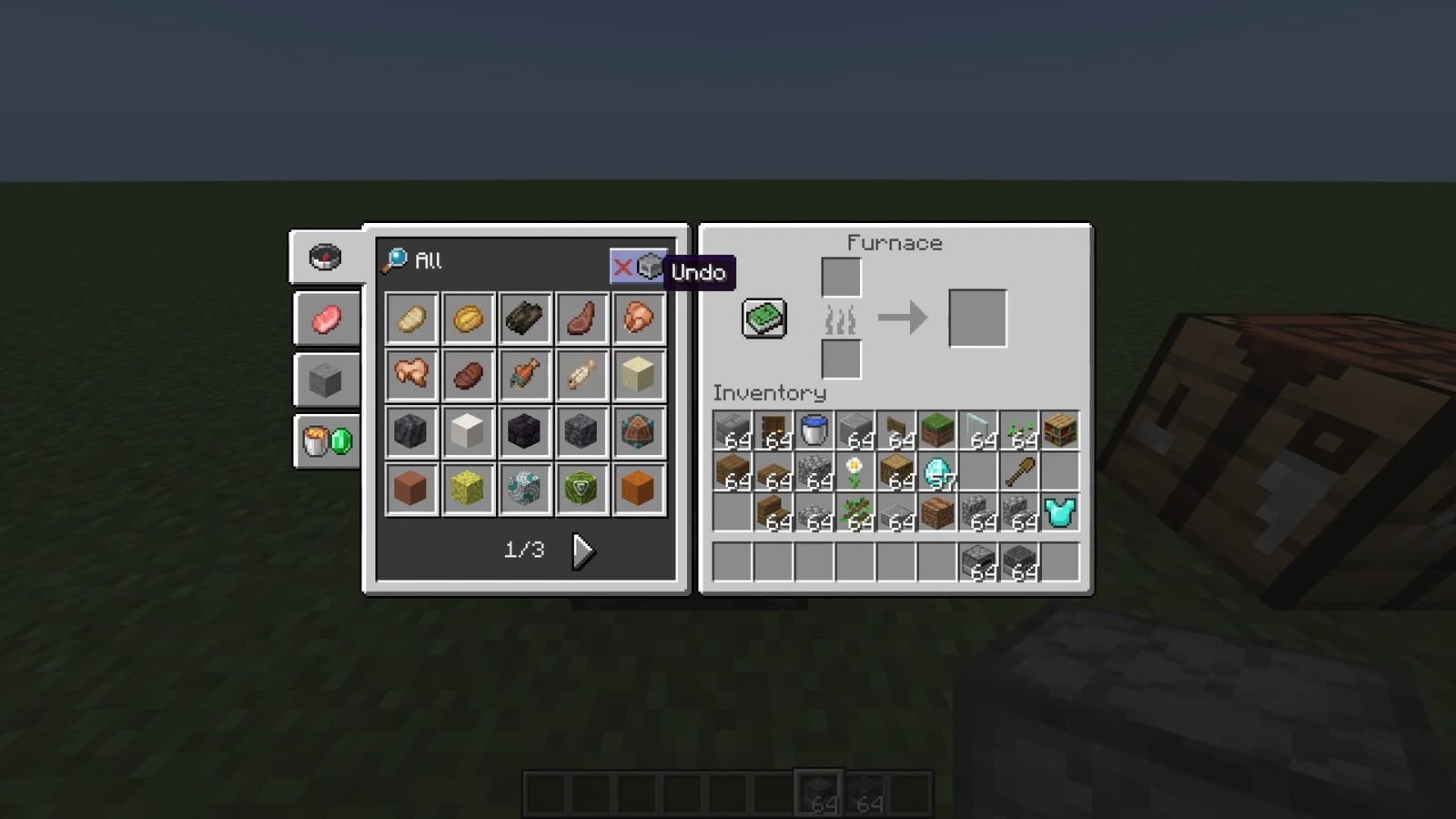Click the empty furnace output slot

click(976, 318)
